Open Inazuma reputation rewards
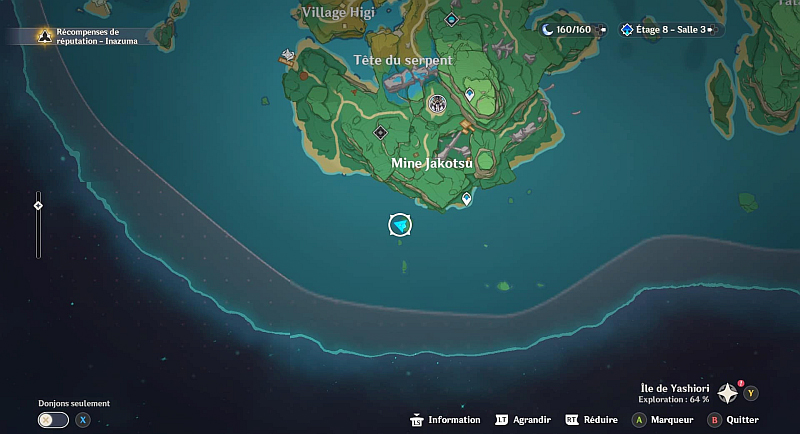 [85, 36]
